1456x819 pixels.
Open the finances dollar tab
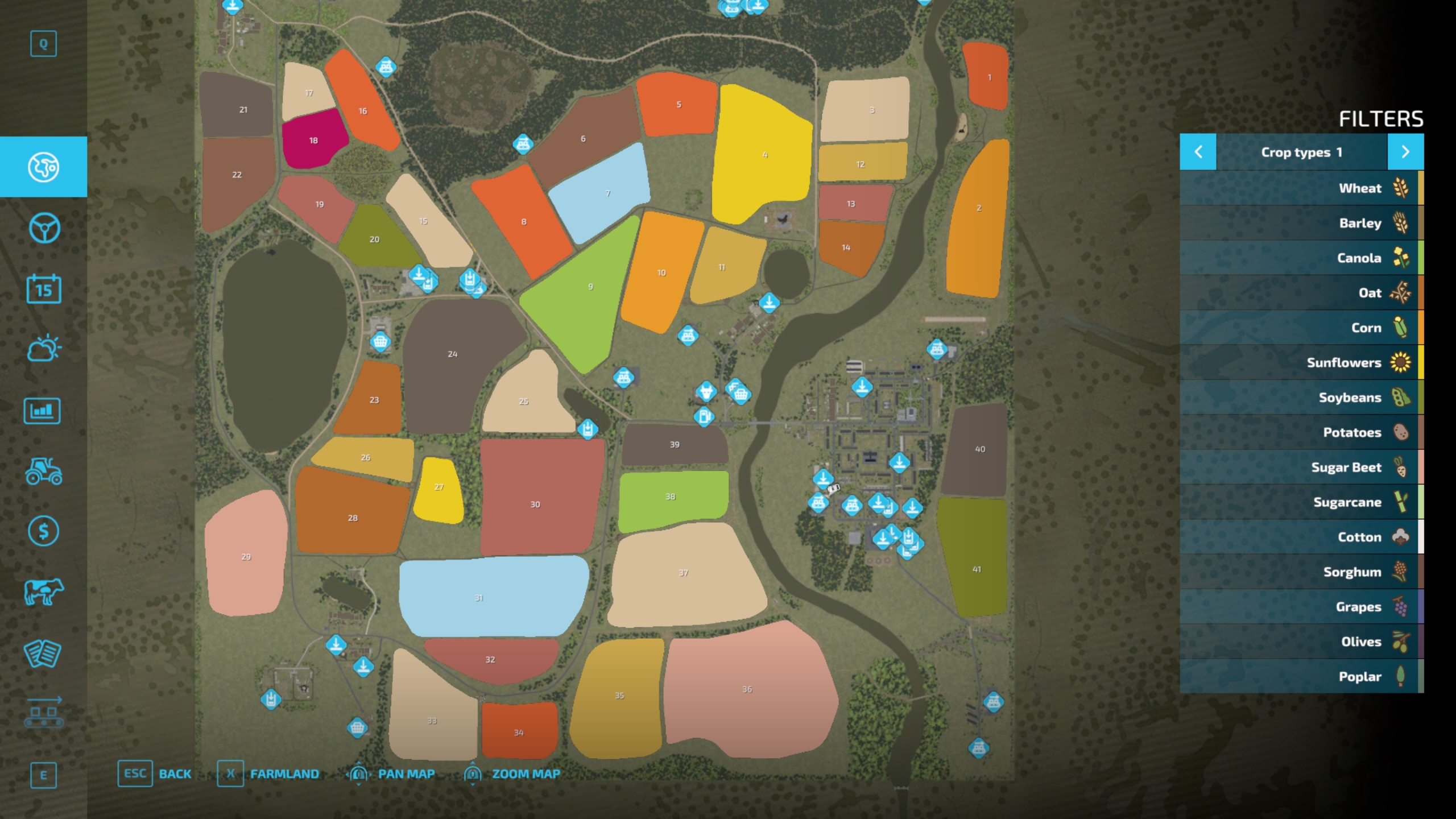44,531
